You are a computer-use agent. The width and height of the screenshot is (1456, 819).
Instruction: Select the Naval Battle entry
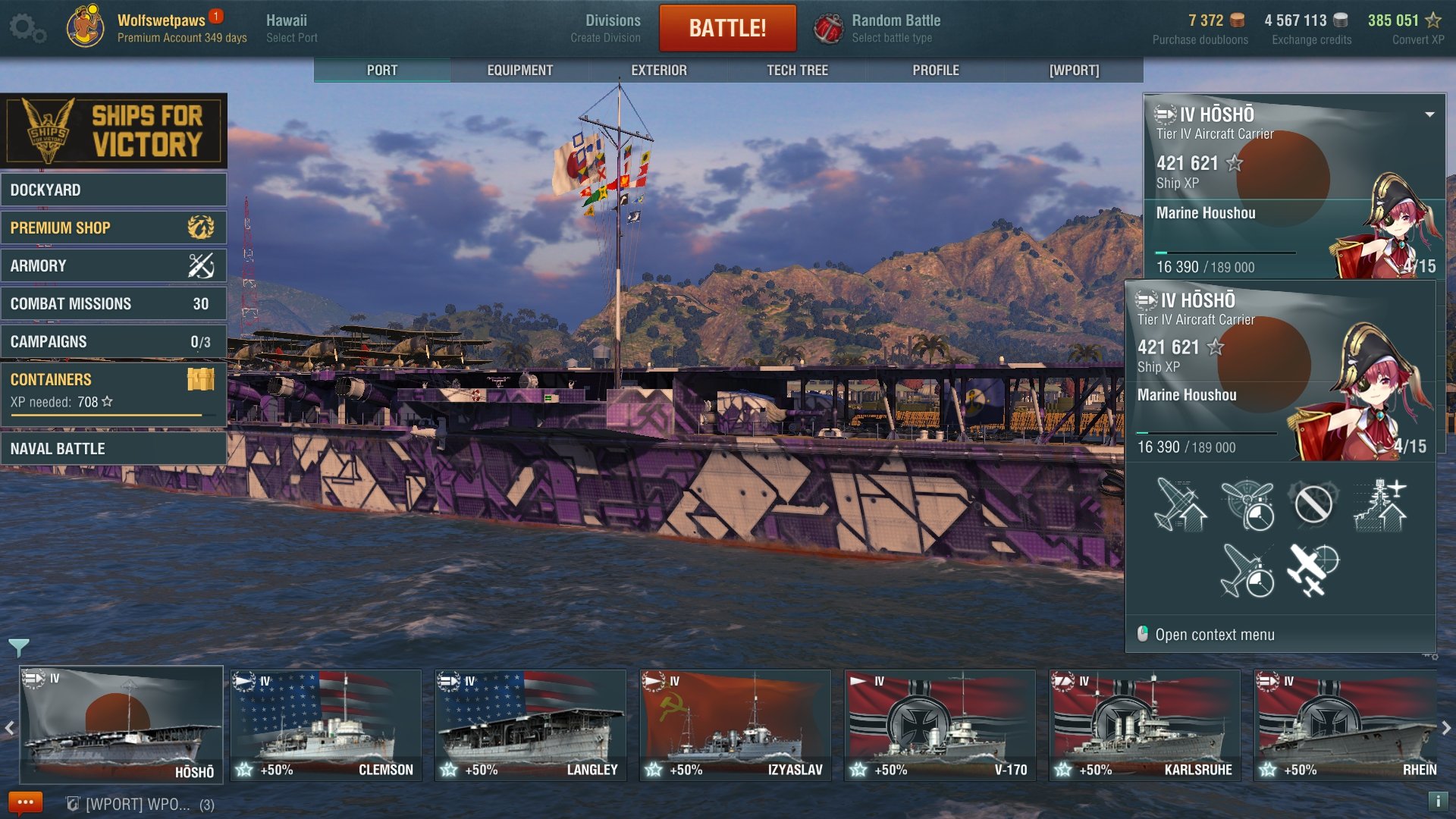point(114,448)
